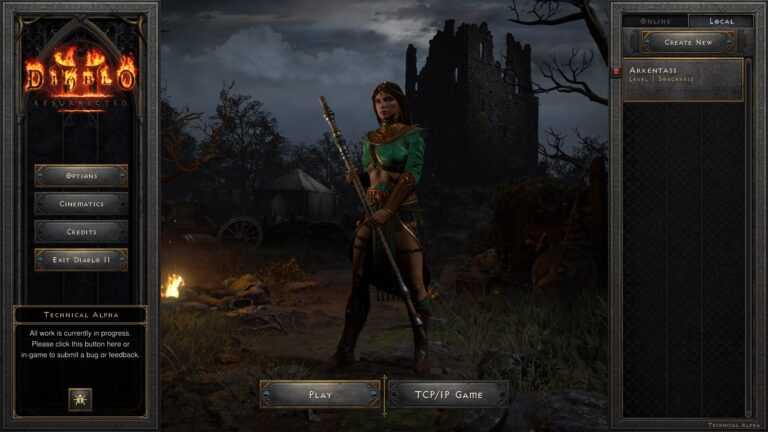
Task: Click Exit Diablo II button
Action: click(x=81, y=260)
